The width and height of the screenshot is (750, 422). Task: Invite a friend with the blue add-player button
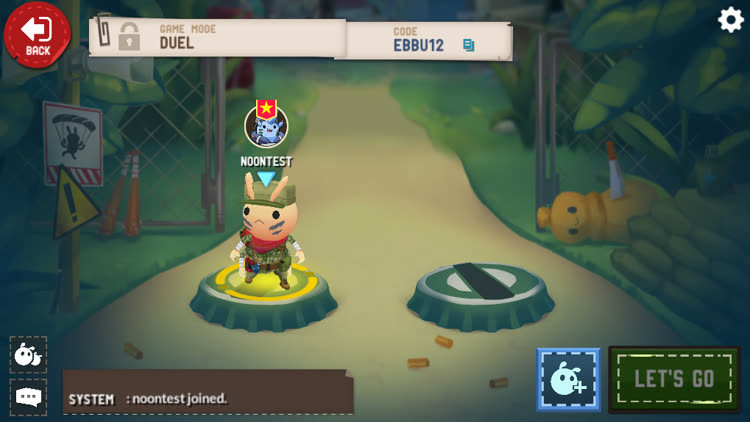point(568,380)
